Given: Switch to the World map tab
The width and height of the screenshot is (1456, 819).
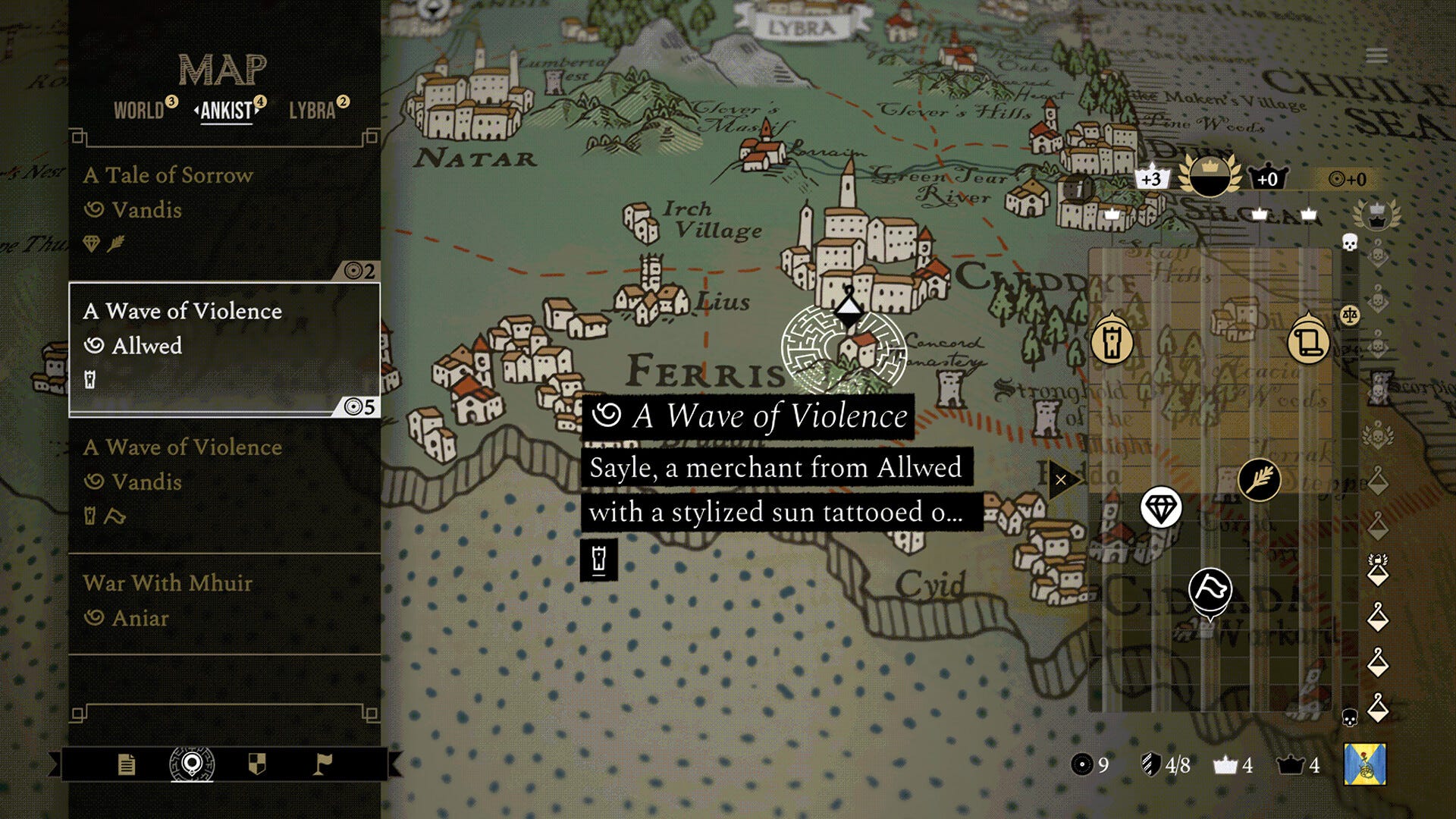Looking at the screenshot, I should point(139,111).
